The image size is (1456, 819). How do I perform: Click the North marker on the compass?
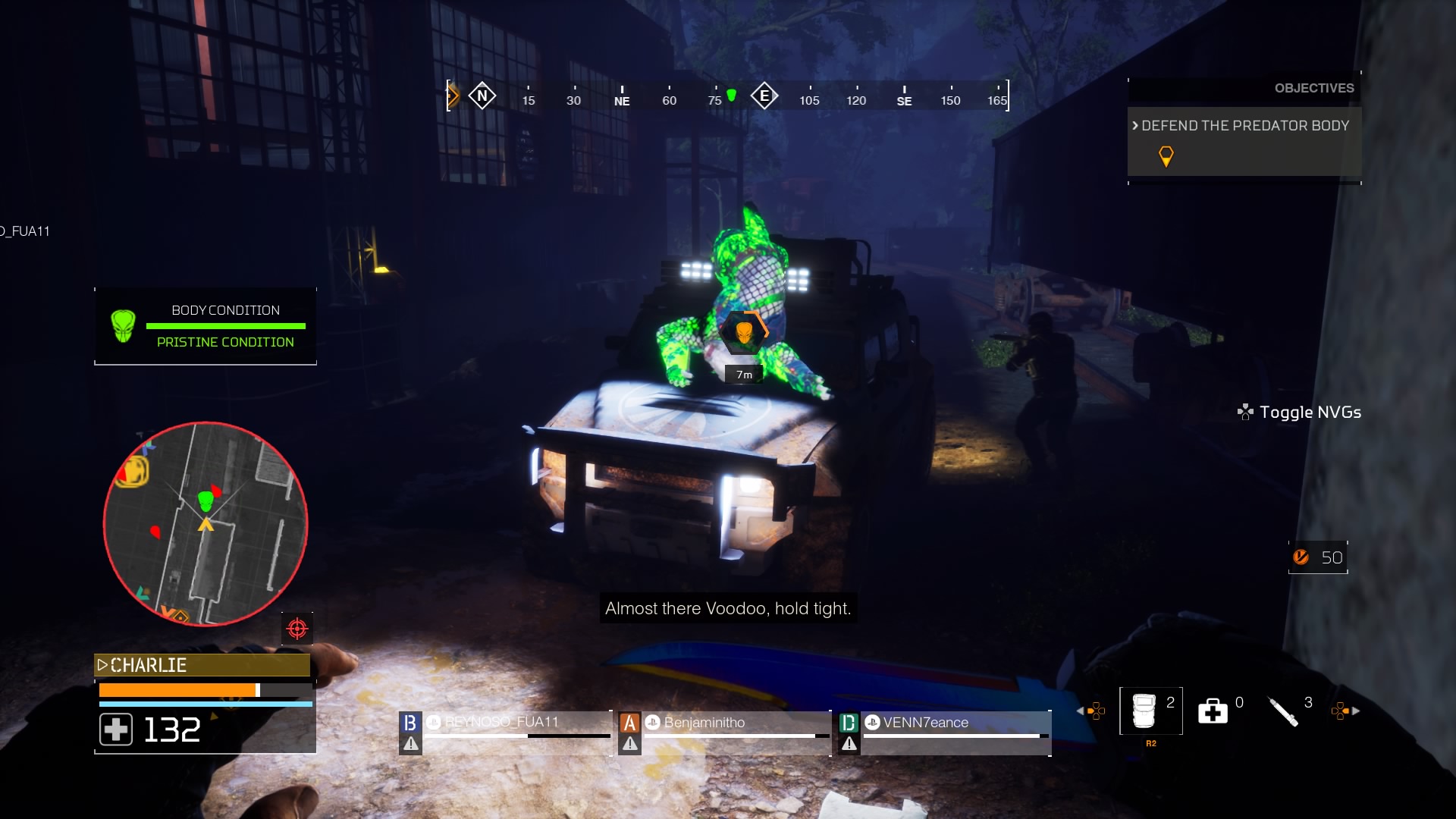tap(482, 96)
